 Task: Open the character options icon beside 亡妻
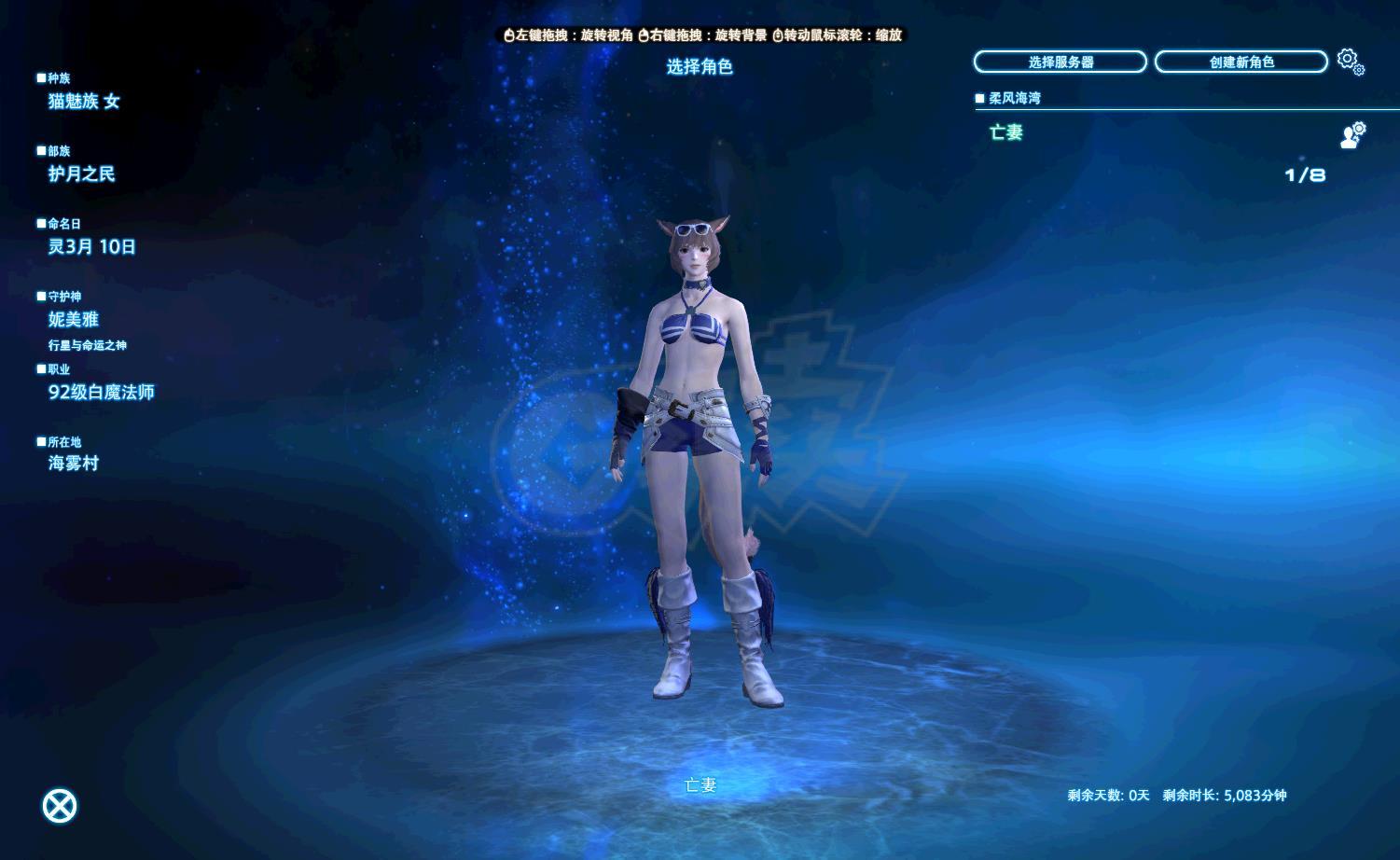(1351, 135)
